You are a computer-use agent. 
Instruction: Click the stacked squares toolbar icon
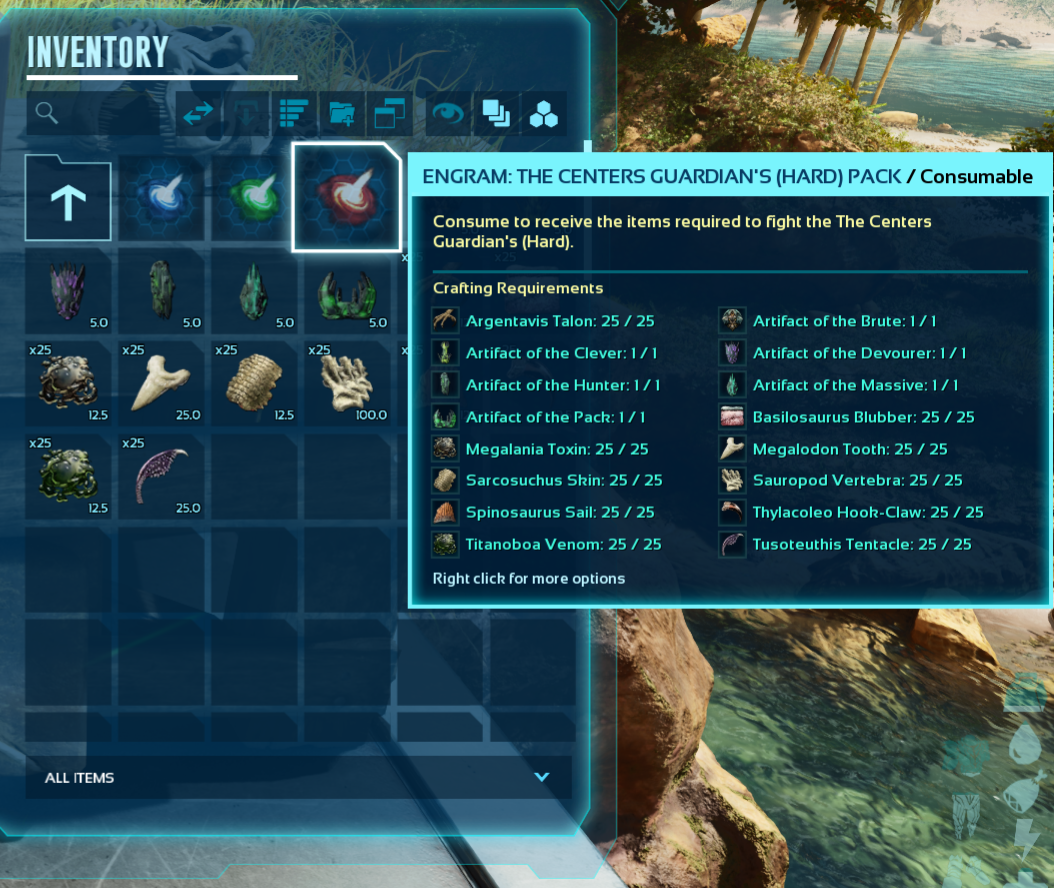[x=496, y=114]
